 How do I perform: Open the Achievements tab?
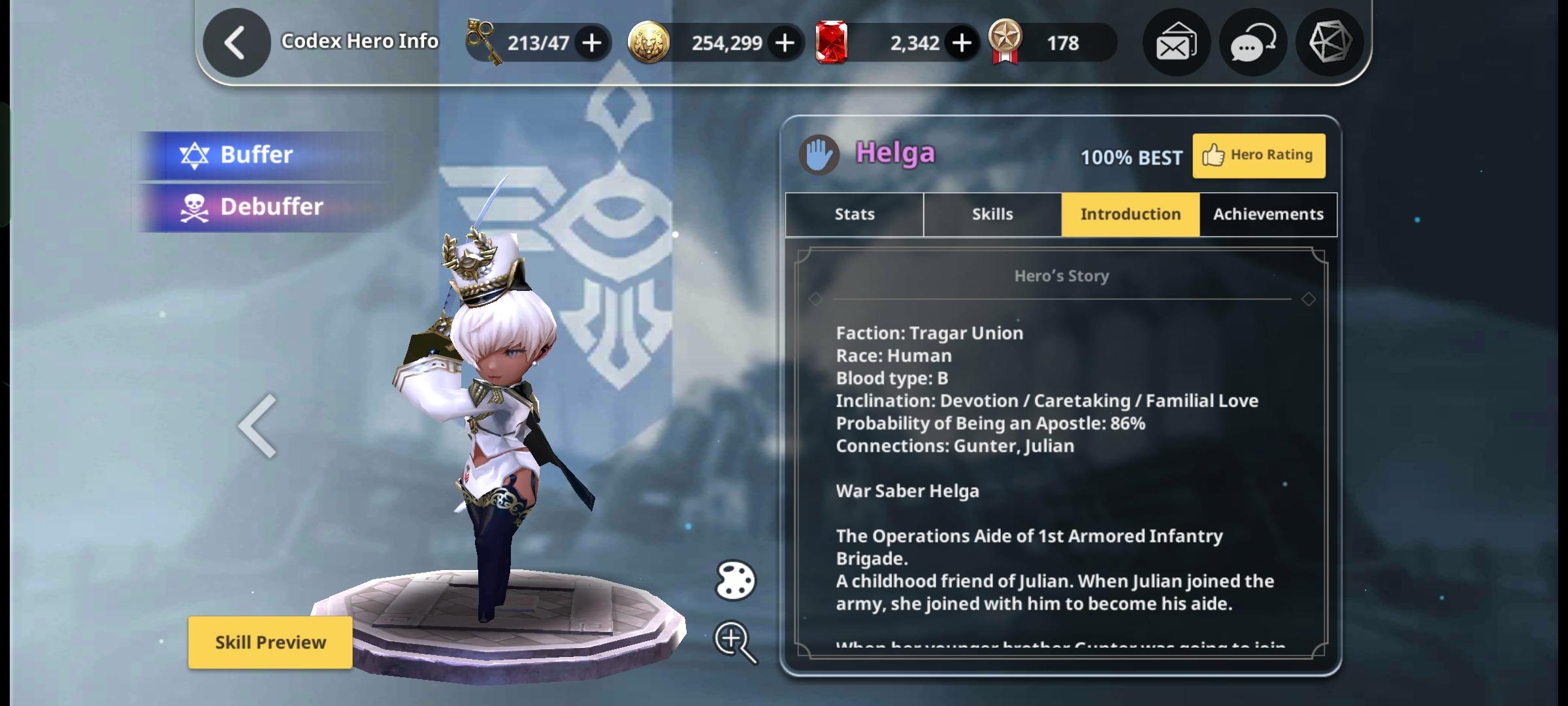point(1267,214)
